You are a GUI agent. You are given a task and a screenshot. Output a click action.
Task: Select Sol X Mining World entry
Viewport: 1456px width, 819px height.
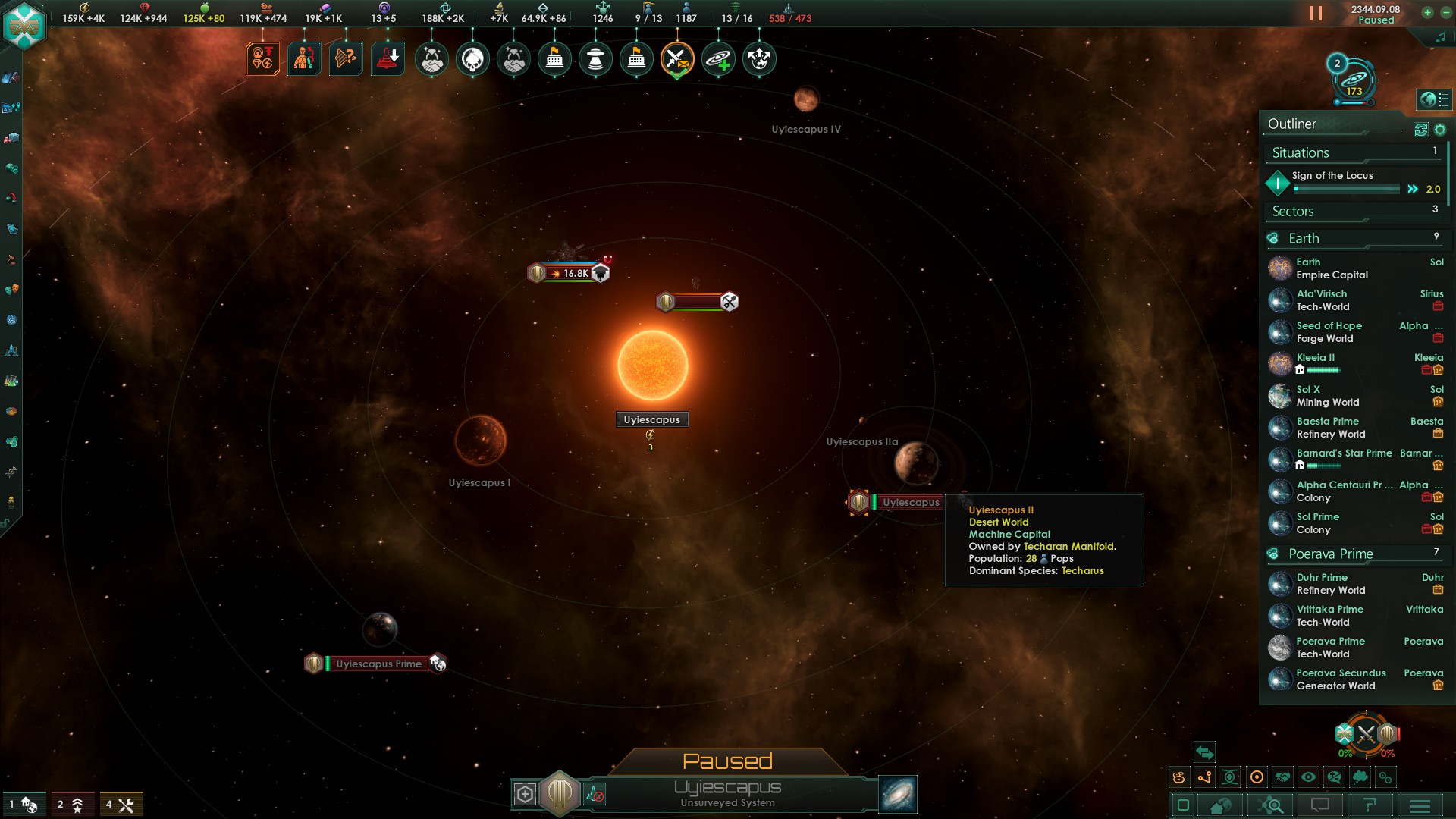pyautogui.click(x=1327, y=396)
